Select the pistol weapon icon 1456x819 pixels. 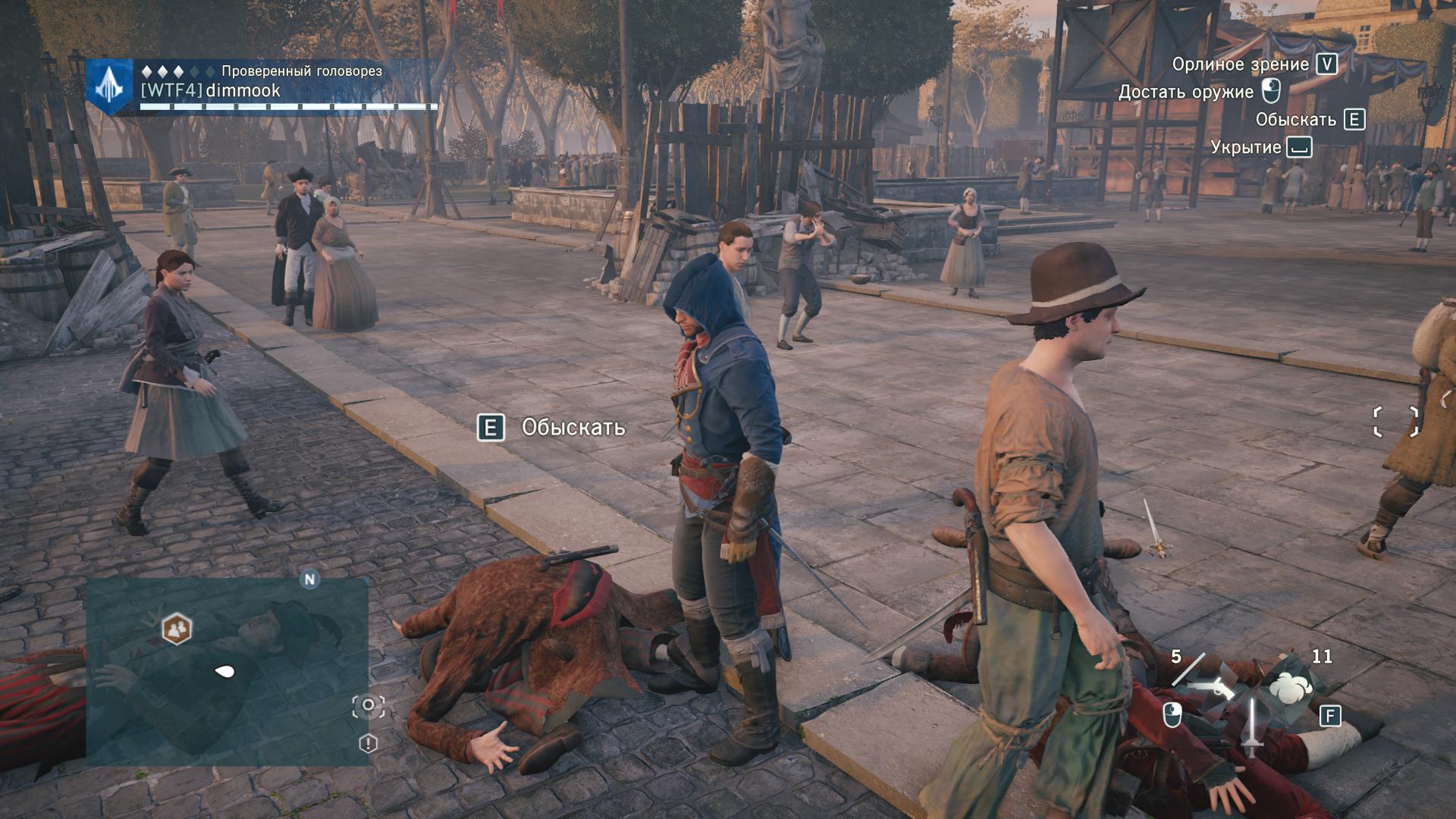pyautogui.click(x=1210, y=688)
